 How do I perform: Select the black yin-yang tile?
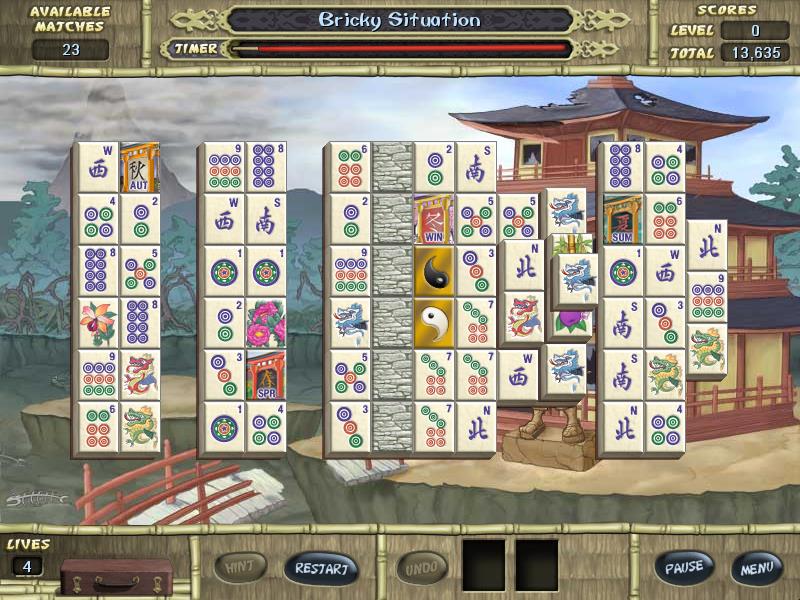pos(434,270)
